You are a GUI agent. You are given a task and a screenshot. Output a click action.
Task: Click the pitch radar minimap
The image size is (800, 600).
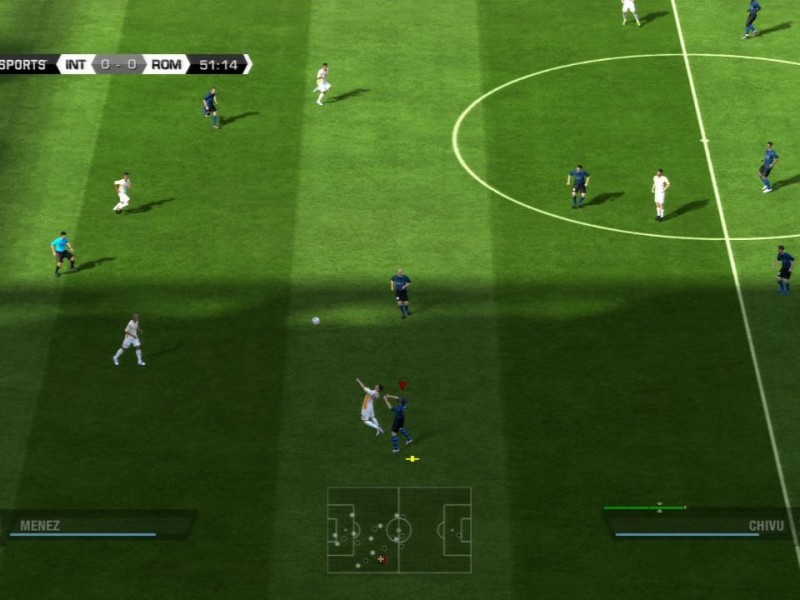tap(399, 530)
